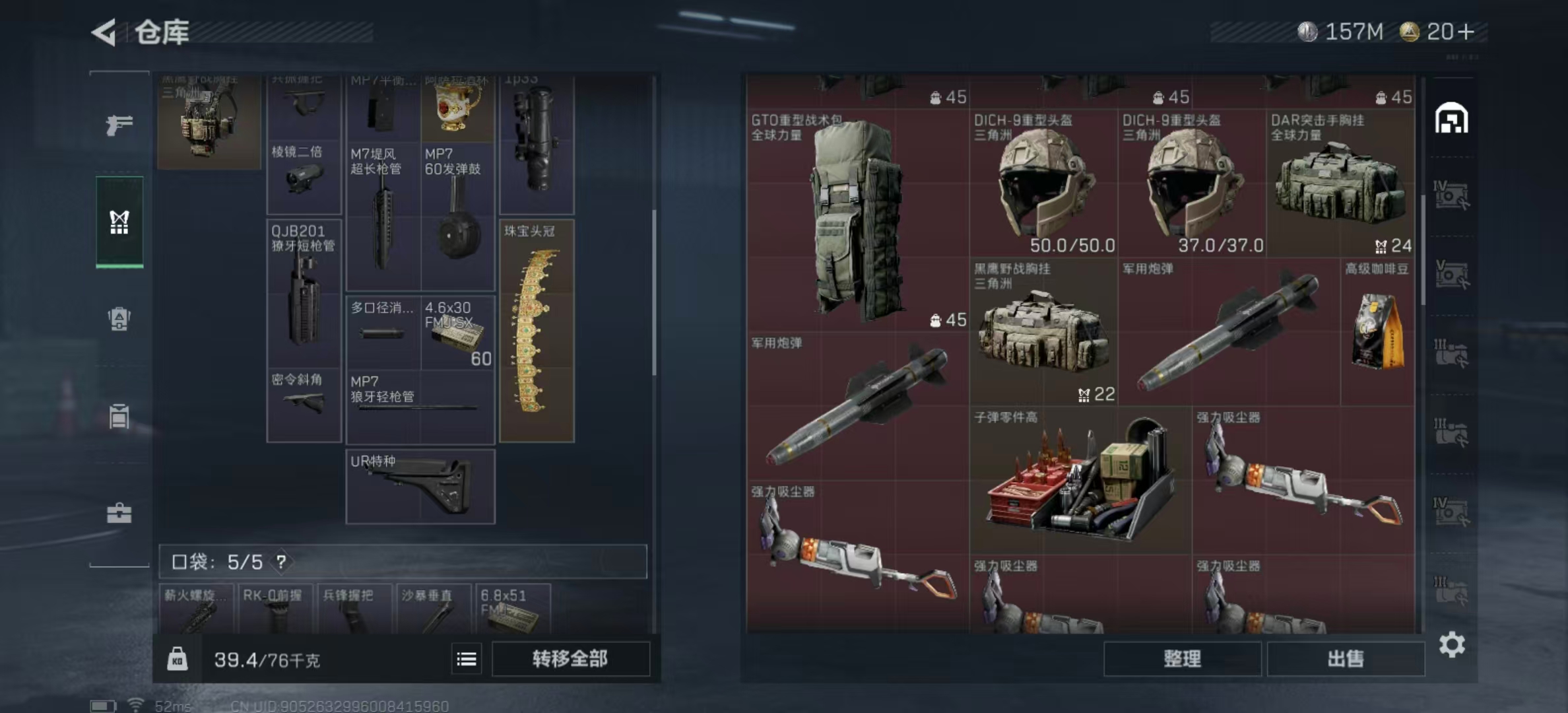Choose the DAR突击手胸挂 chest rig
Viewport: 1568px width, 713px height.
tap(1340, 184)
